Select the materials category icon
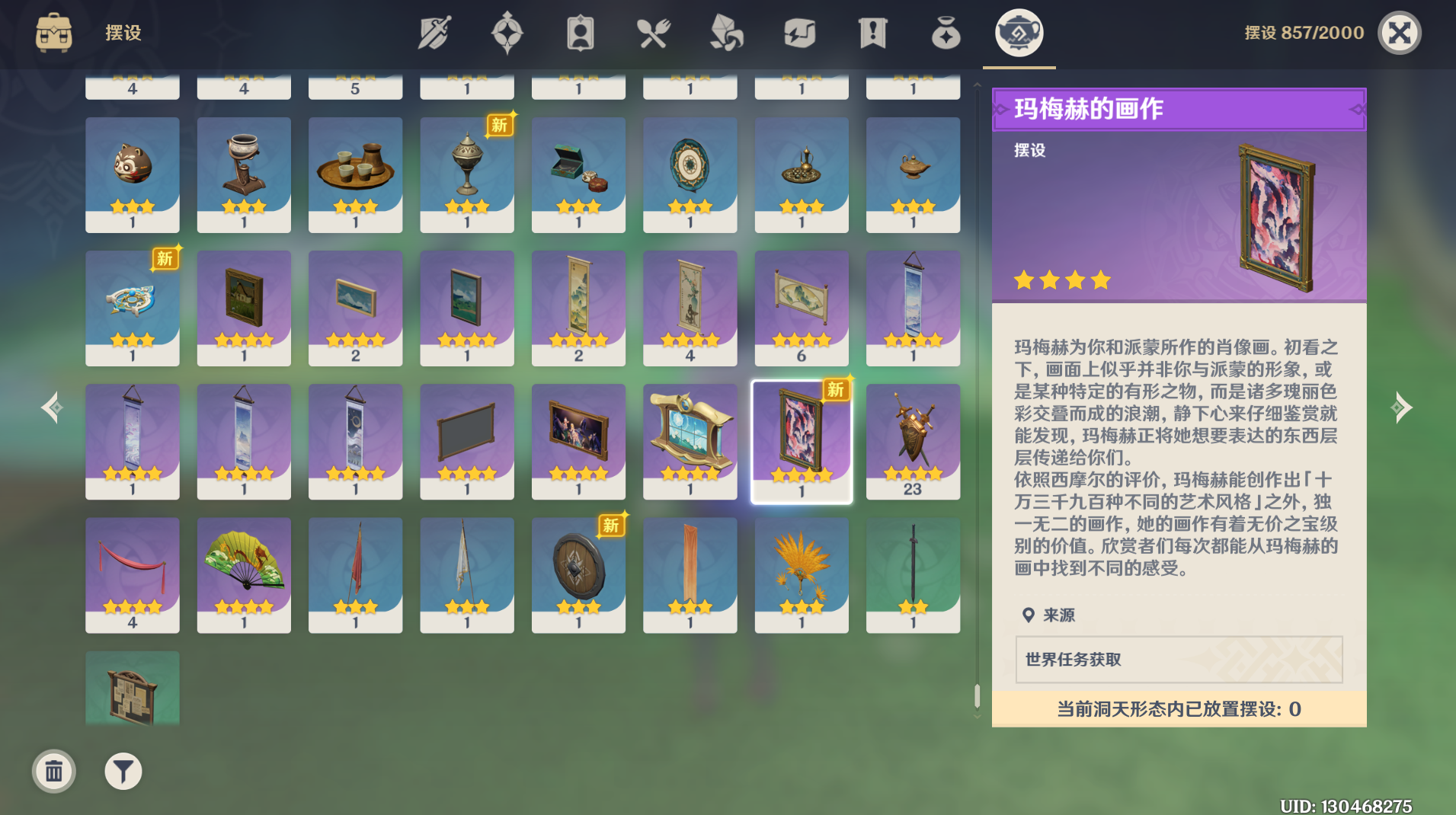This screenshot has width=1456, height=815. point(727,32)
